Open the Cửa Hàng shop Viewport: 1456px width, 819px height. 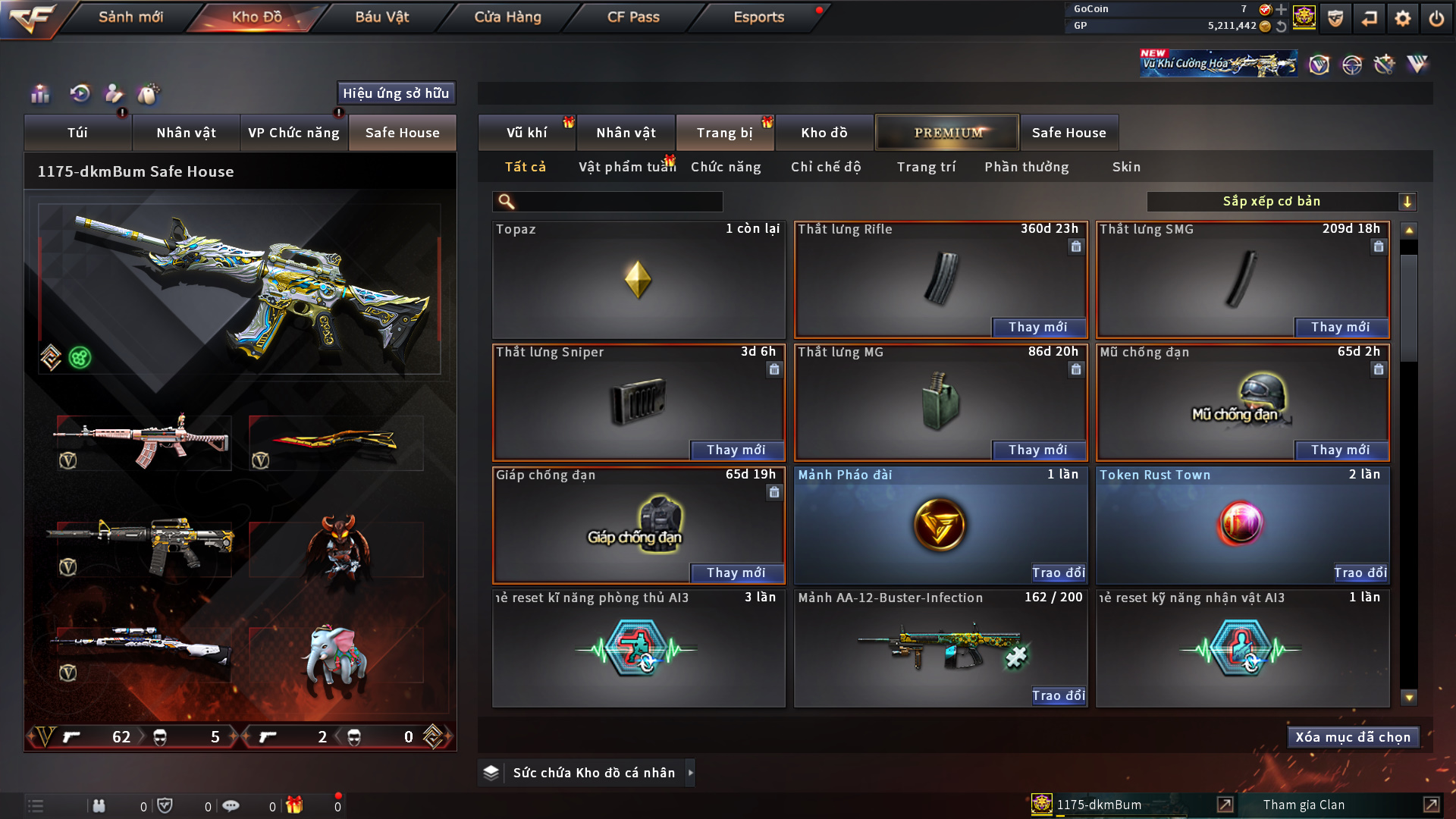tap(507, 17)
